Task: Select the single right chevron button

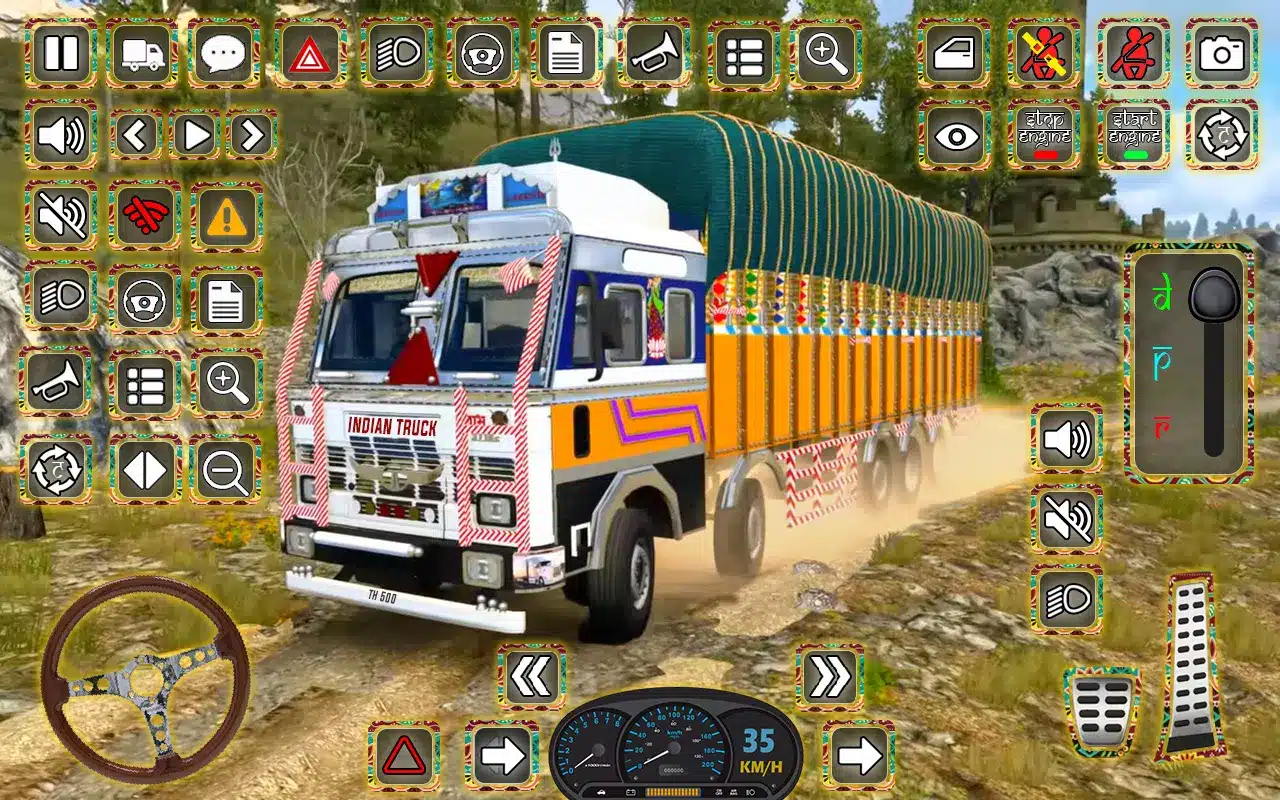Action: click(252, 134)
